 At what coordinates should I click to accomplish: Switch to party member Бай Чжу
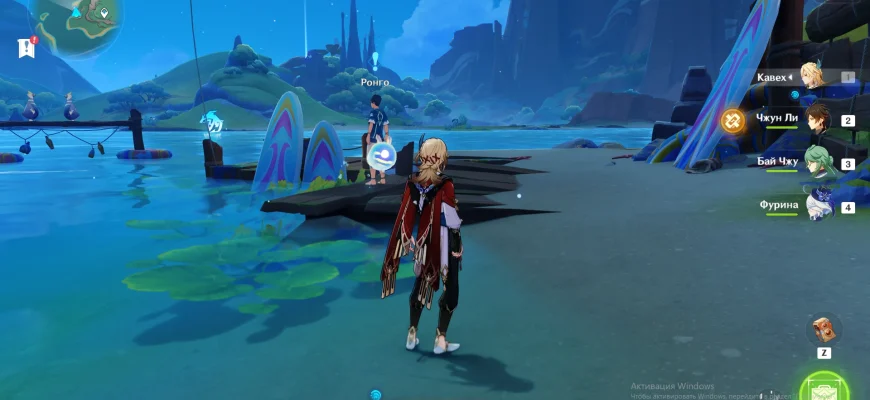click(817, 163)
